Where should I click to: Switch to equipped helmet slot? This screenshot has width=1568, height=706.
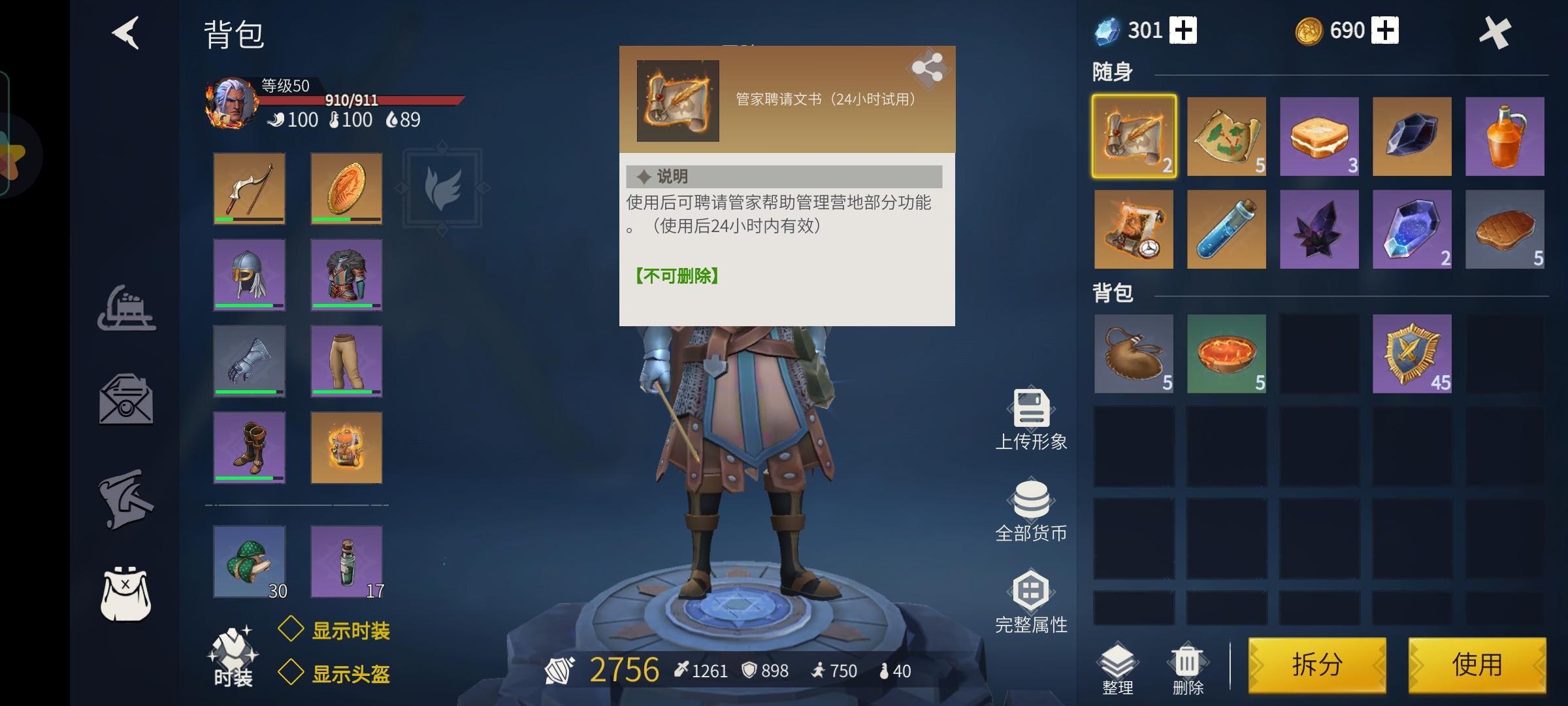(x=249, y=274)
